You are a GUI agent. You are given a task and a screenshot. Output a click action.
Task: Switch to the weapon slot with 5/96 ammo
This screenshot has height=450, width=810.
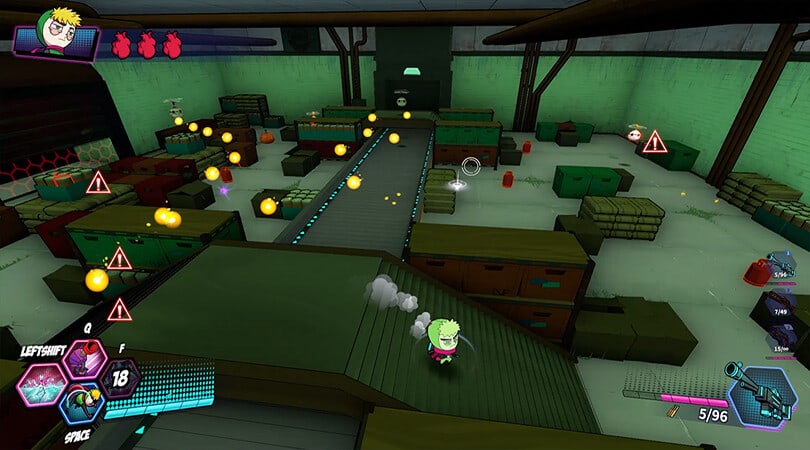click(783, 270)
